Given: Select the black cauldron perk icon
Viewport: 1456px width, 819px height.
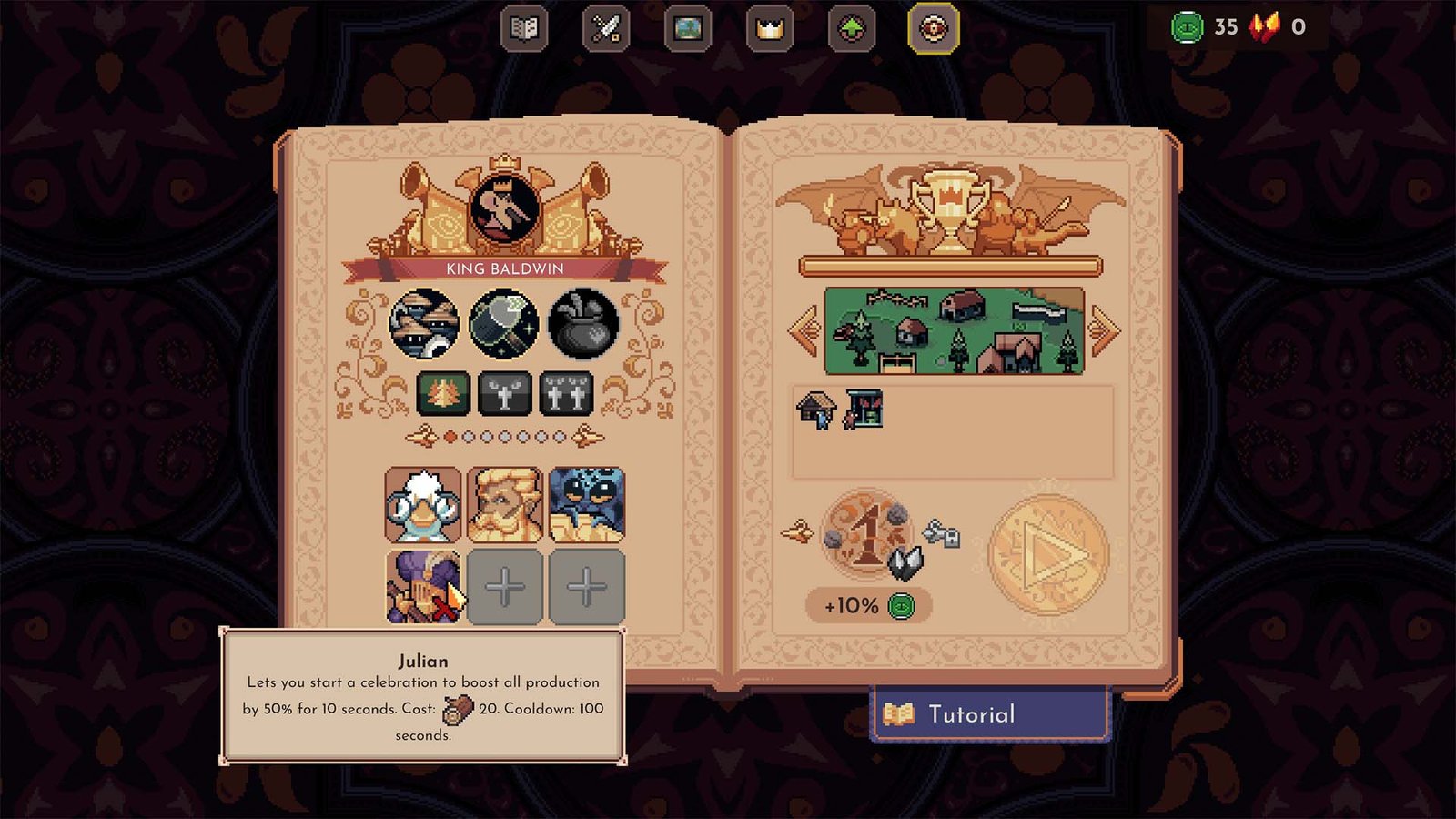Looking at the screenshot, I should 584,323.
